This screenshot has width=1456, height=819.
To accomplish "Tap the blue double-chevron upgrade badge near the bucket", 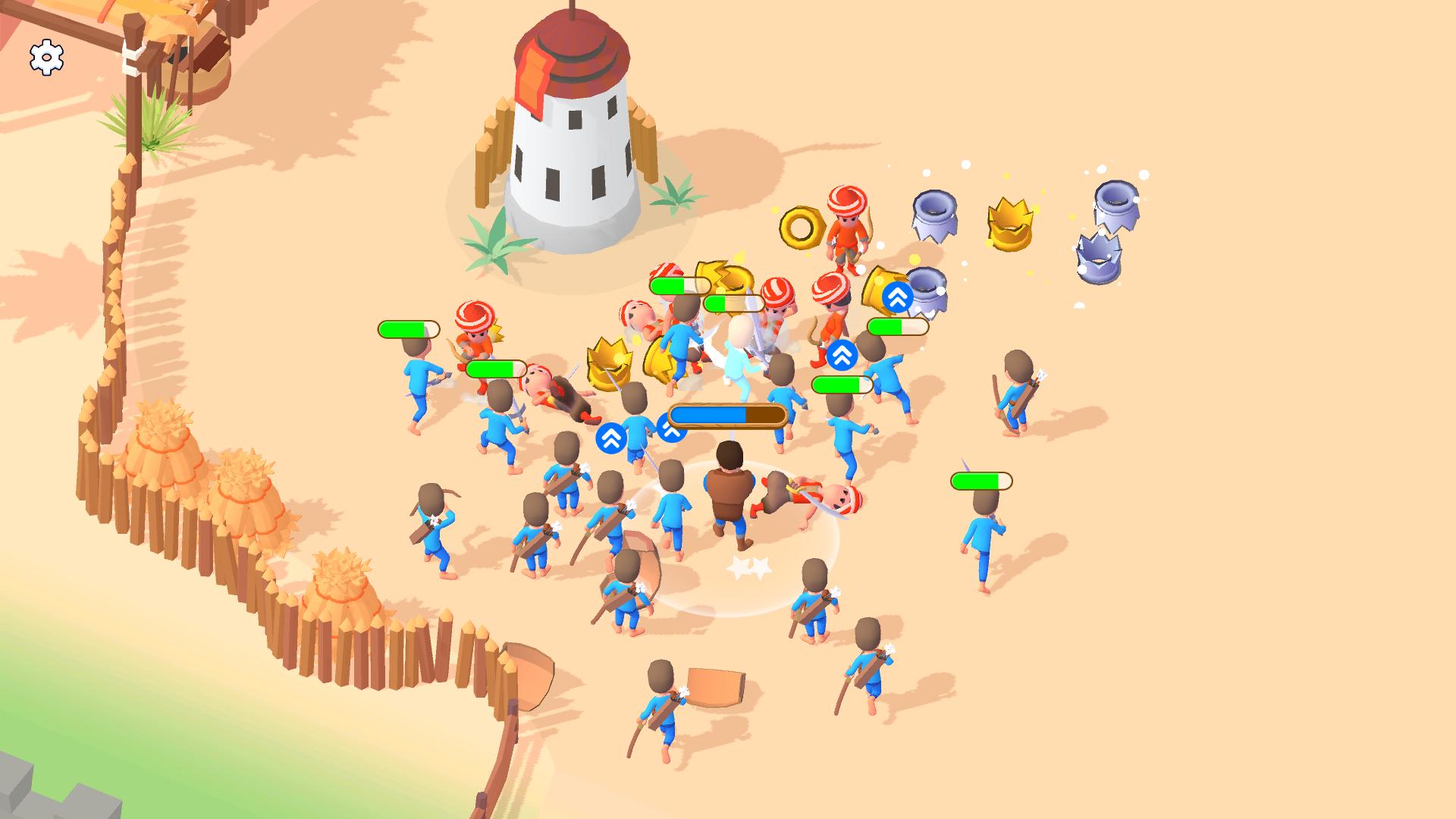I will pos(898,297).
